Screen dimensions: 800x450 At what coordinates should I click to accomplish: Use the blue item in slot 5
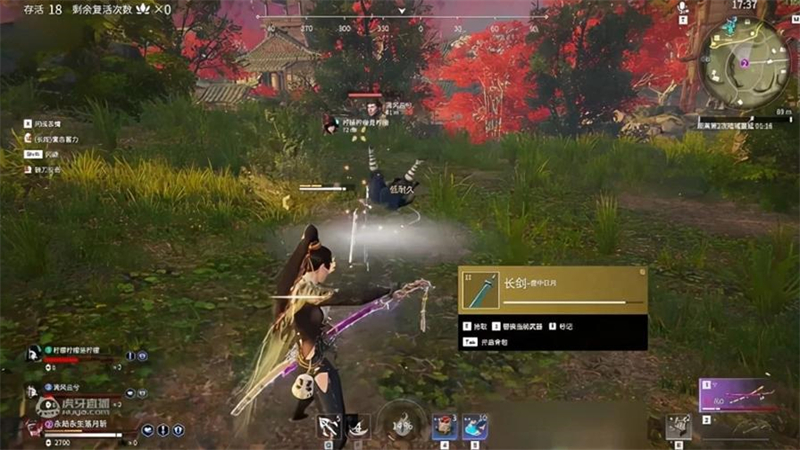coord(475,427)
